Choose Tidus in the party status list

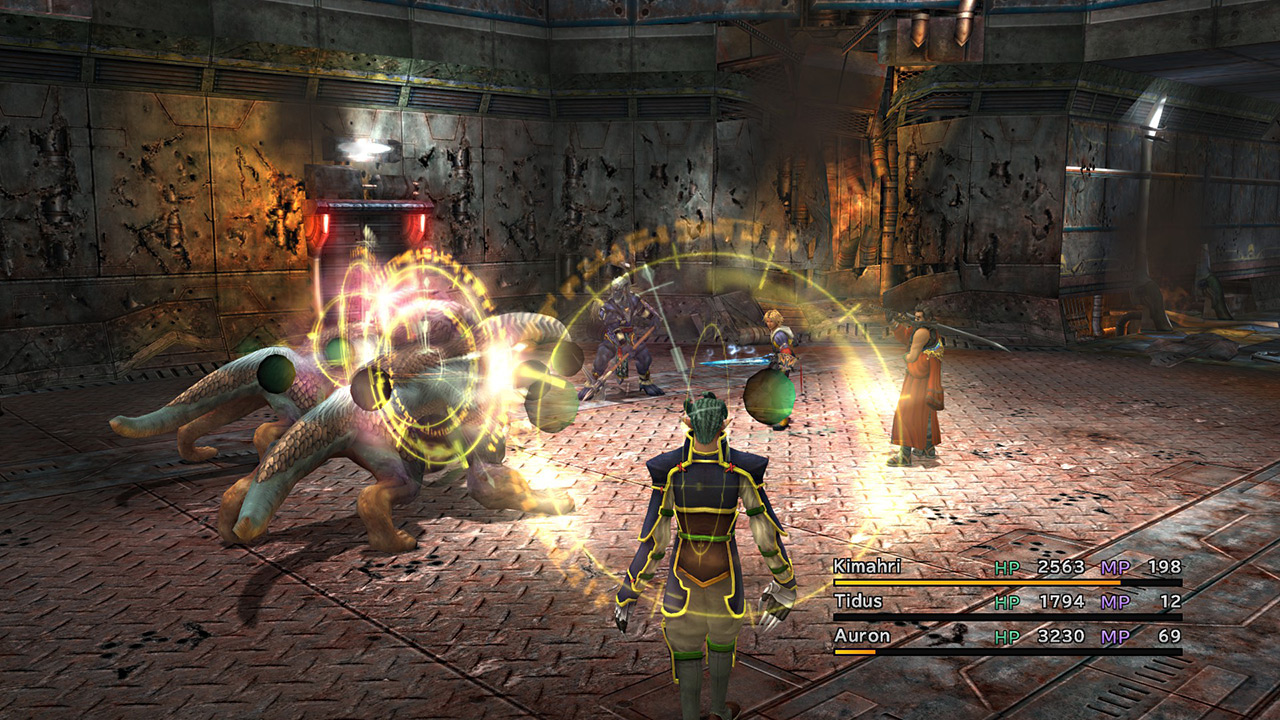coord(856,602)
